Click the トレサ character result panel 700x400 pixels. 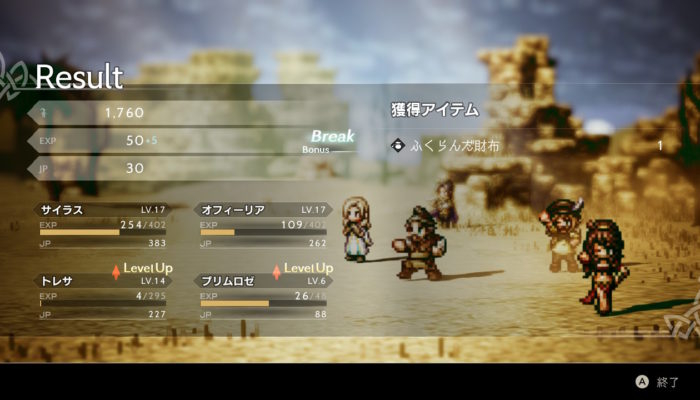(x=101, y=297)
